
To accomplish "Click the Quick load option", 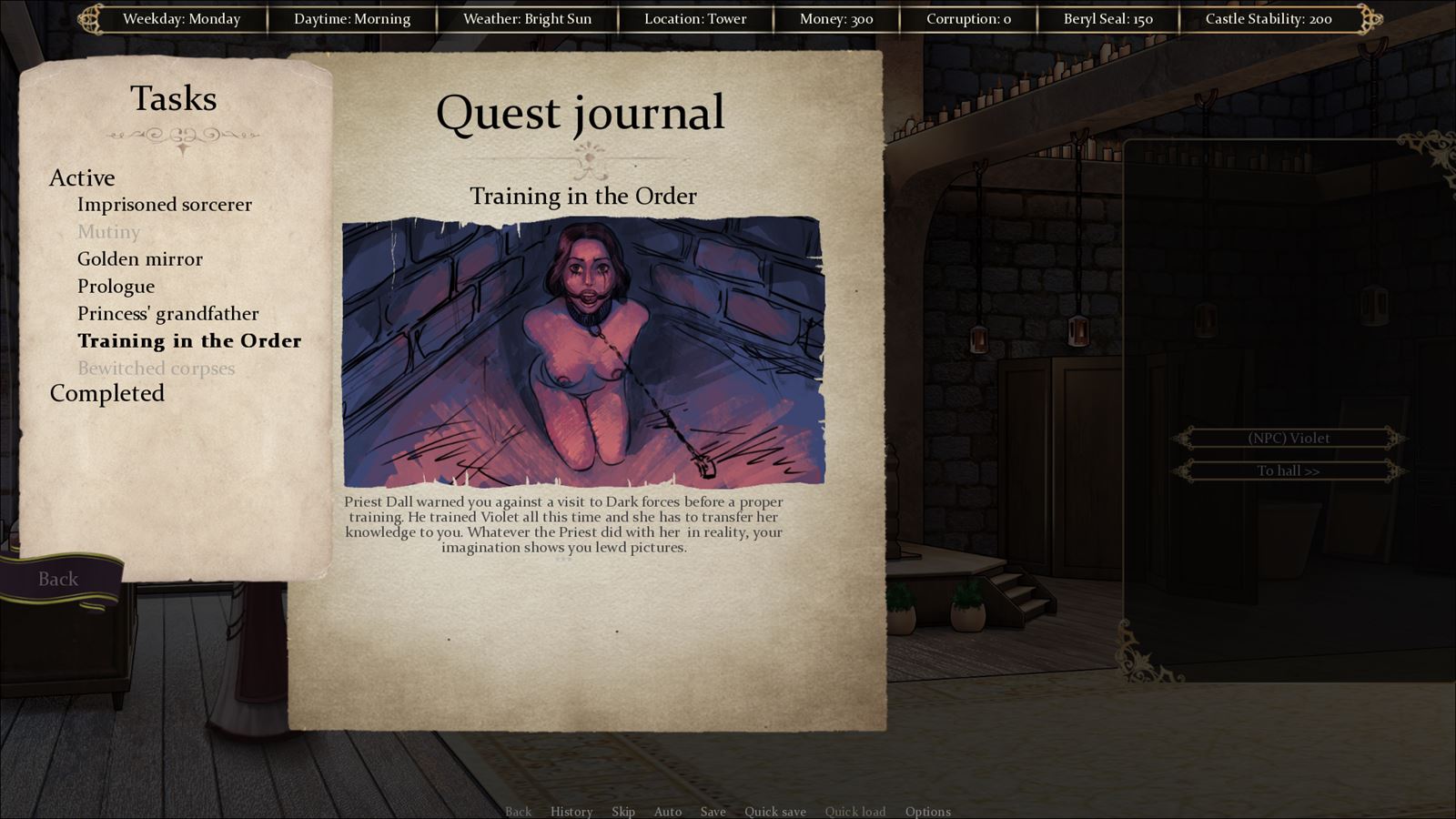I will [x=854, y=812].
